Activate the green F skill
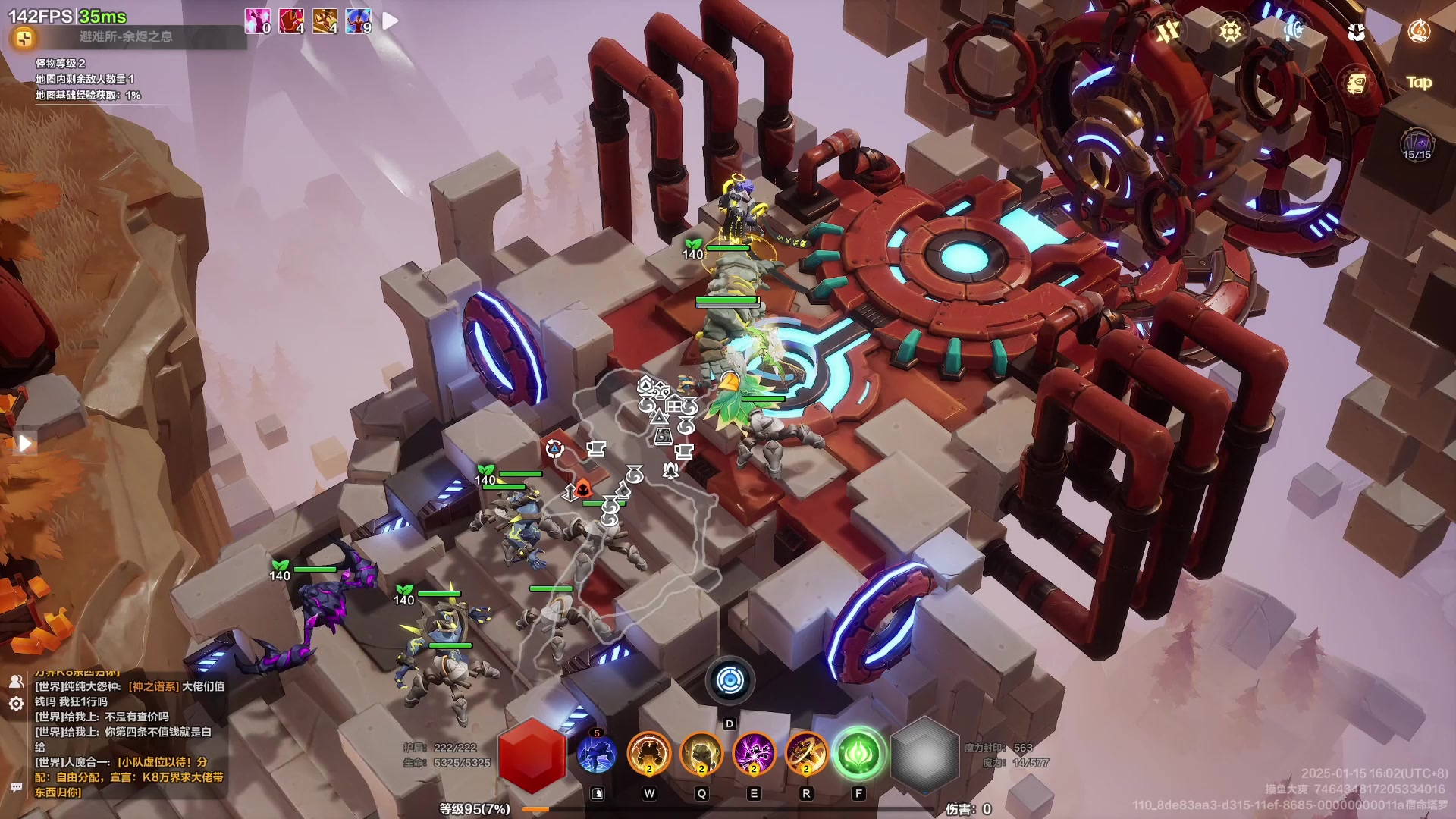1456x819 pixels. [858, 755]
